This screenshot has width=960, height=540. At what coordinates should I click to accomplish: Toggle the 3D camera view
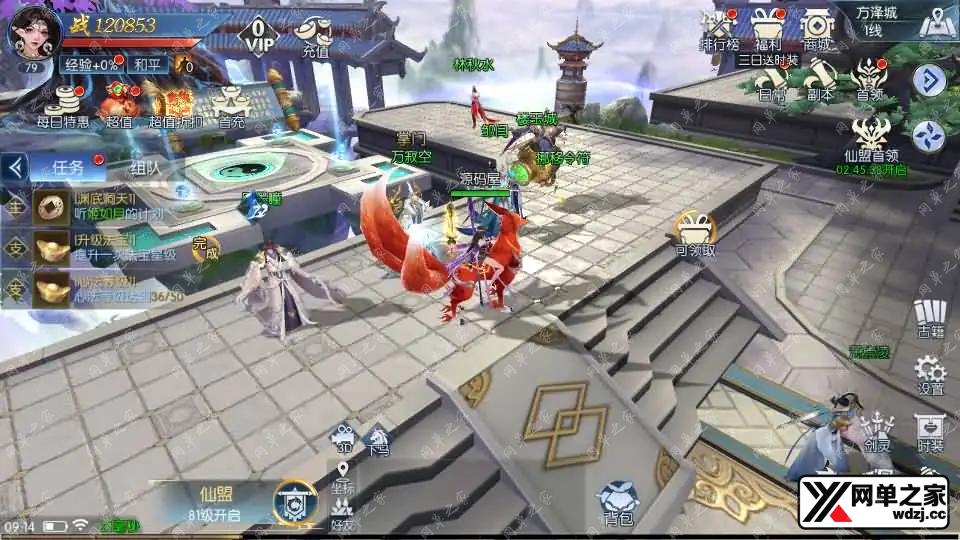[x=343, y=439]
